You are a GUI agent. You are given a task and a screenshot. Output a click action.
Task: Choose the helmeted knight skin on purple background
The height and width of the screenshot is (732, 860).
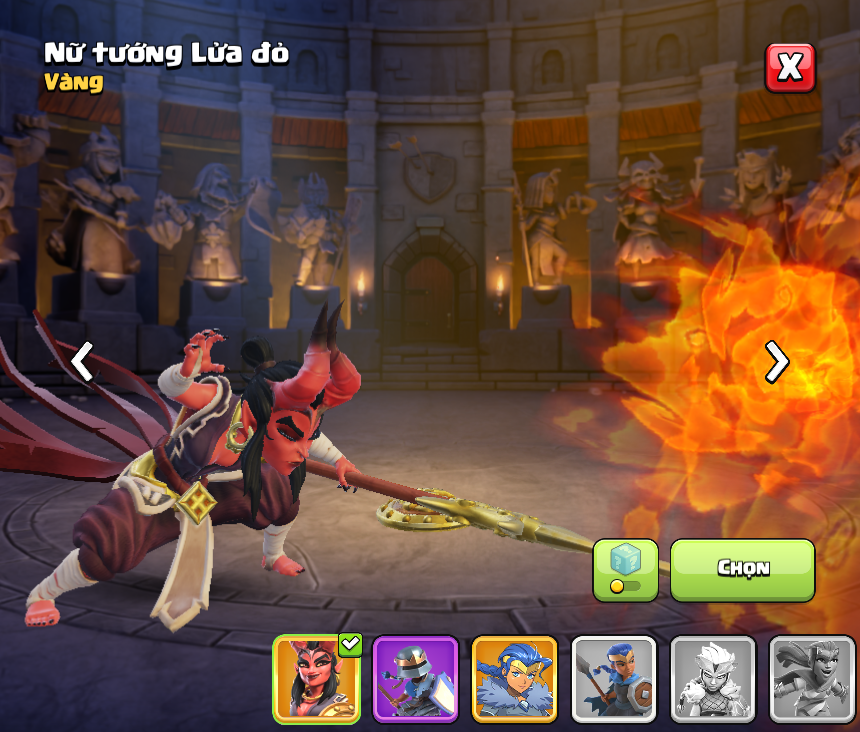tap(415, 679)
